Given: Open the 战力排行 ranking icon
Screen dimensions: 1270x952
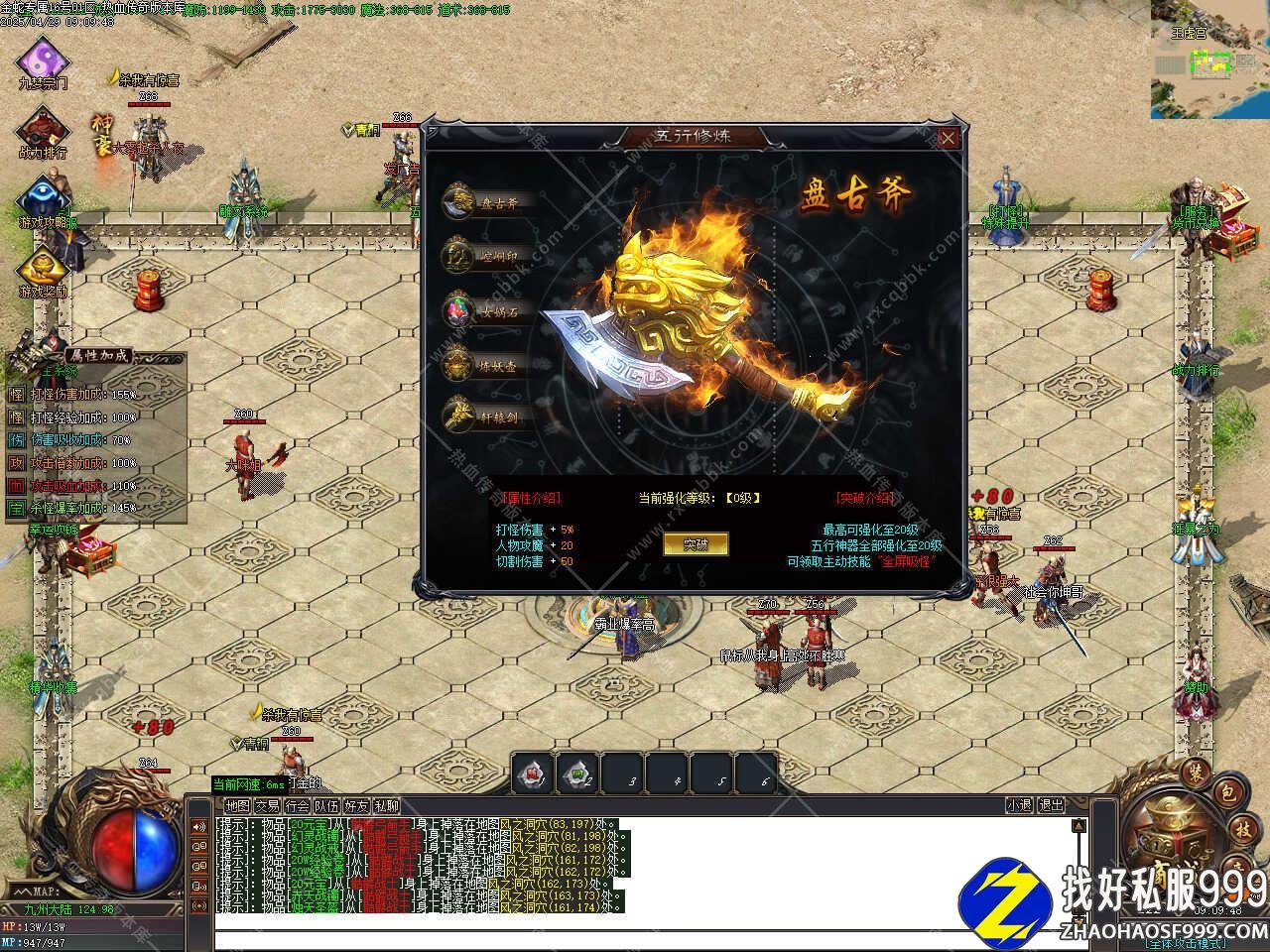Looking at the screenshot, I should pos(43,131).
